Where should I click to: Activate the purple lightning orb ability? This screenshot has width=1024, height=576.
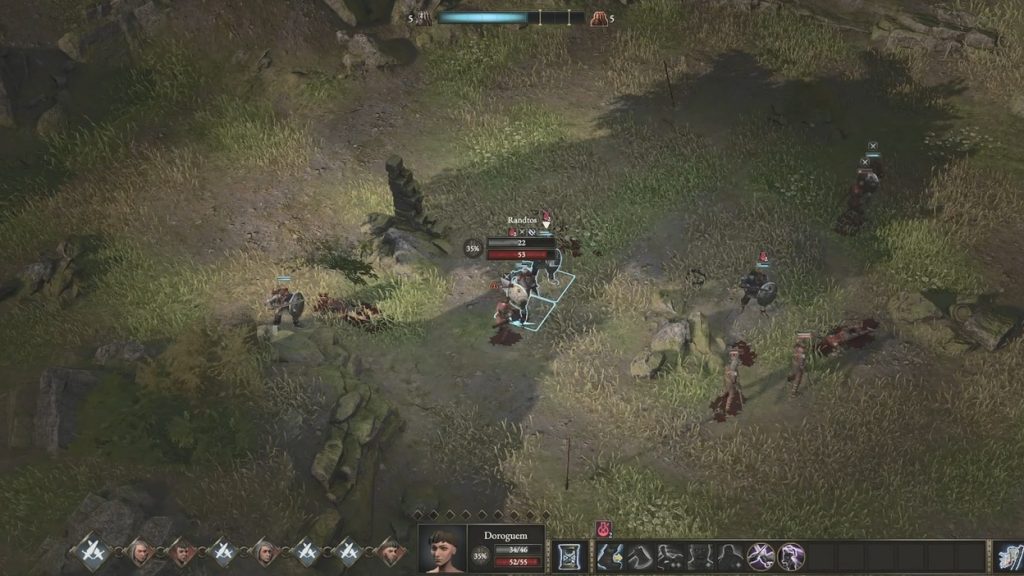791,556
